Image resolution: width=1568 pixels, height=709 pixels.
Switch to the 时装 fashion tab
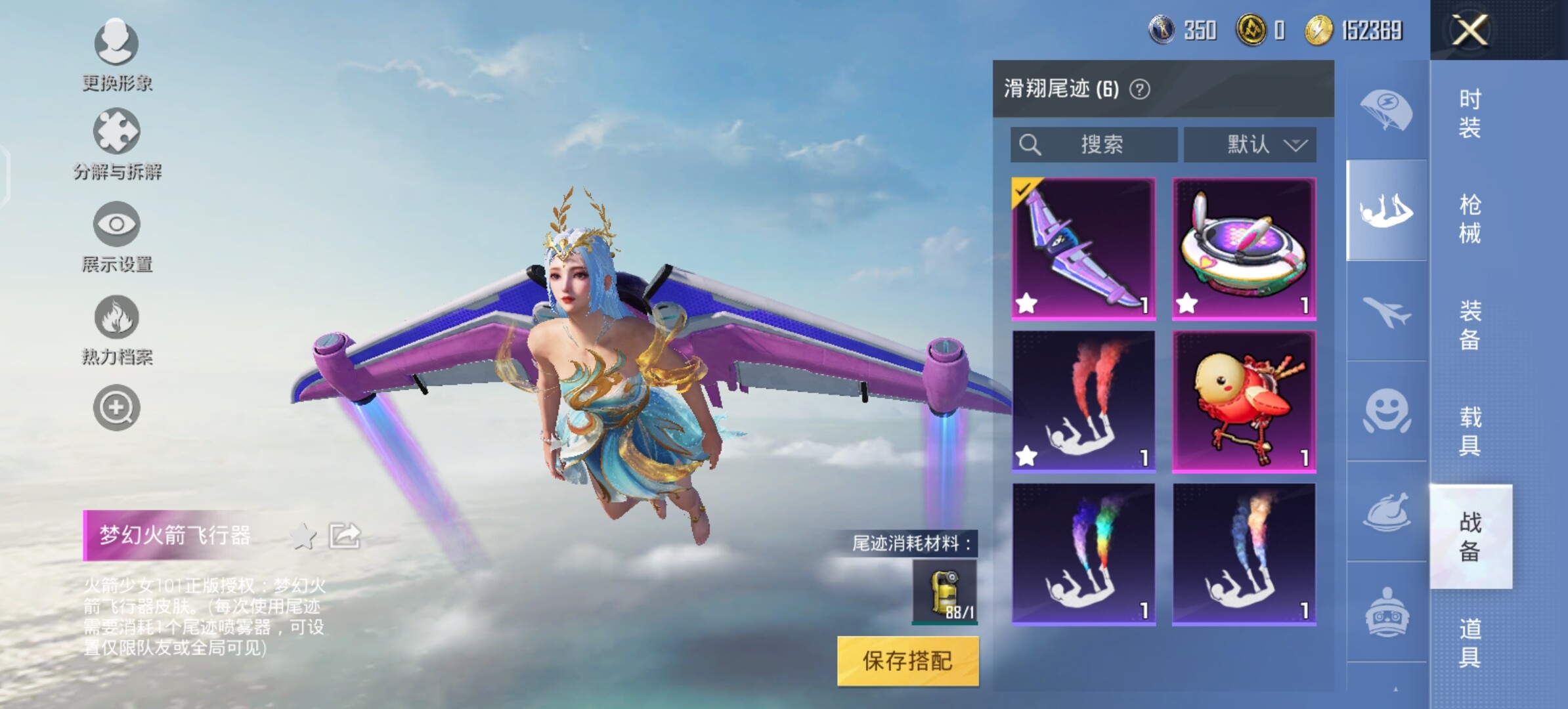1470,113
